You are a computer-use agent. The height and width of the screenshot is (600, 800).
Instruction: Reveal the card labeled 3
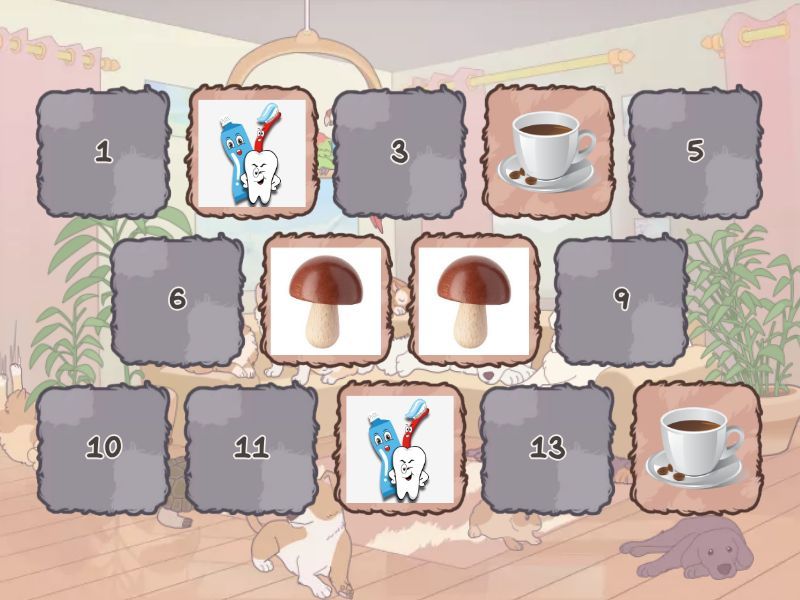coord(399,152)
